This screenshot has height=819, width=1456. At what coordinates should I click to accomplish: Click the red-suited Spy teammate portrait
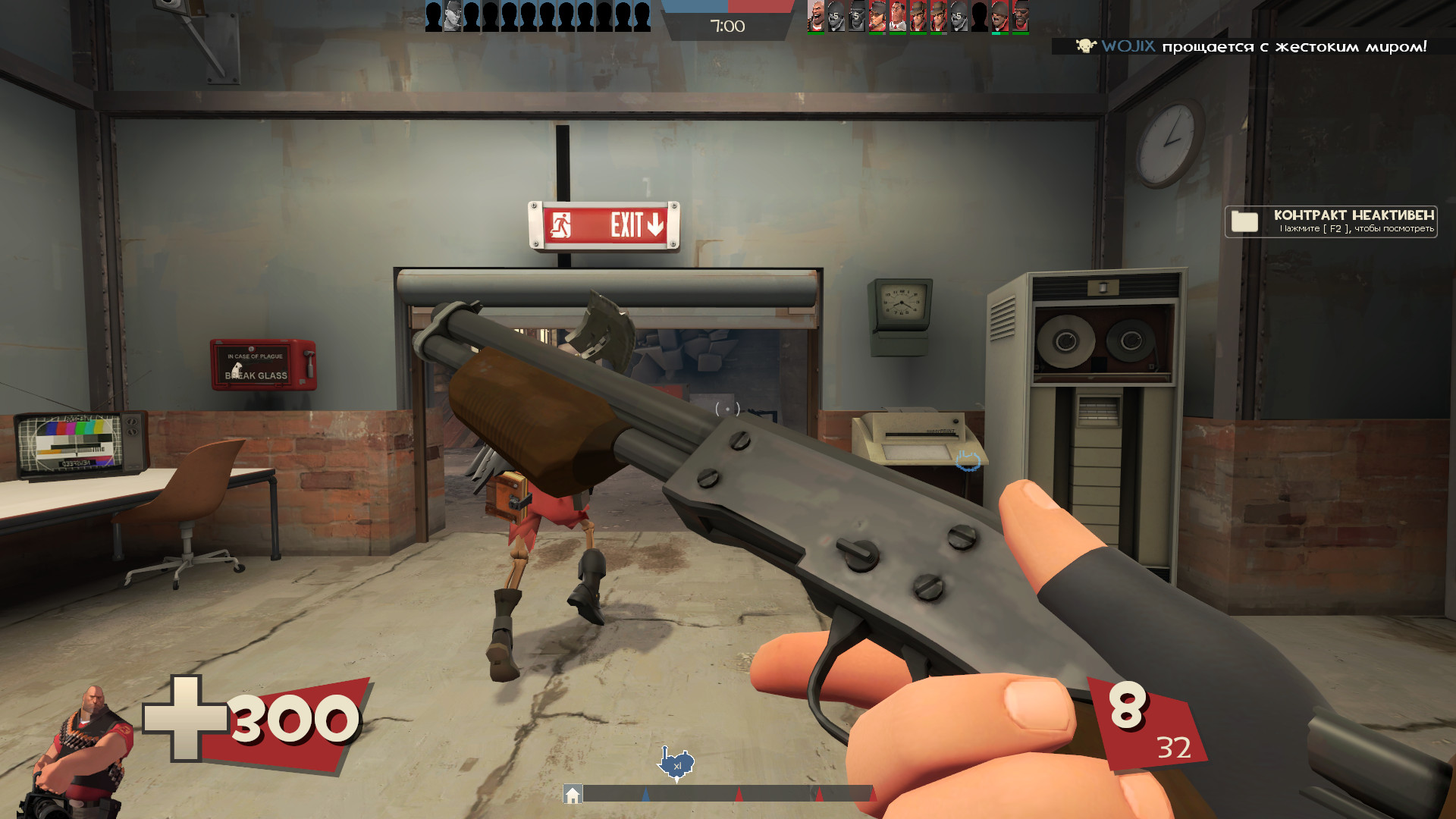898,17
